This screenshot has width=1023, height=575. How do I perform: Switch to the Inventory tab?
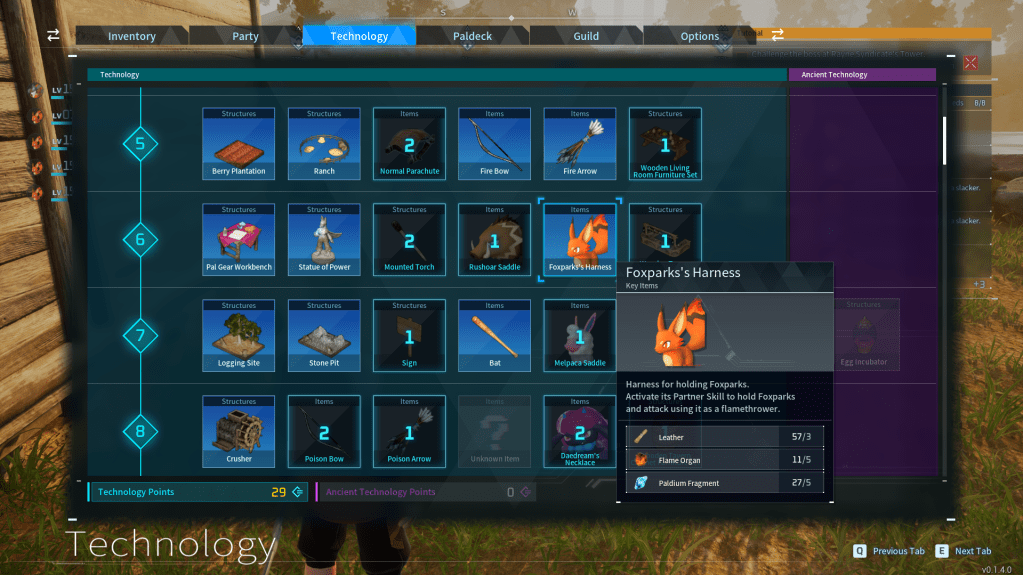pyautogui.click(x=132, y=36)
